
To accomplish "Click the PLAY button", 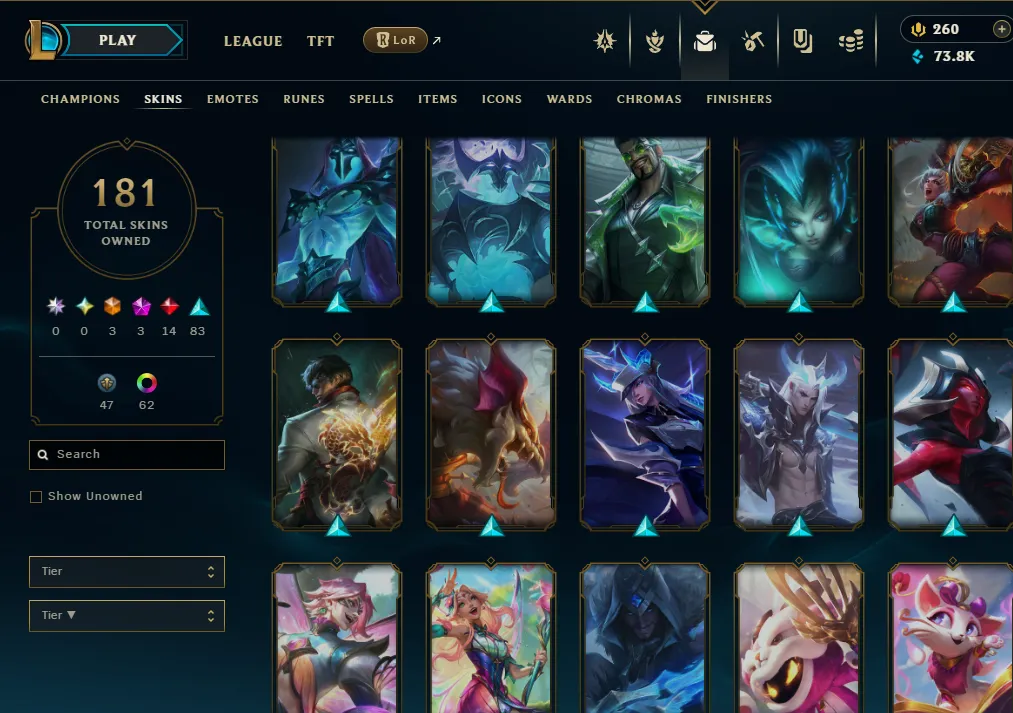I will point(118,41).
